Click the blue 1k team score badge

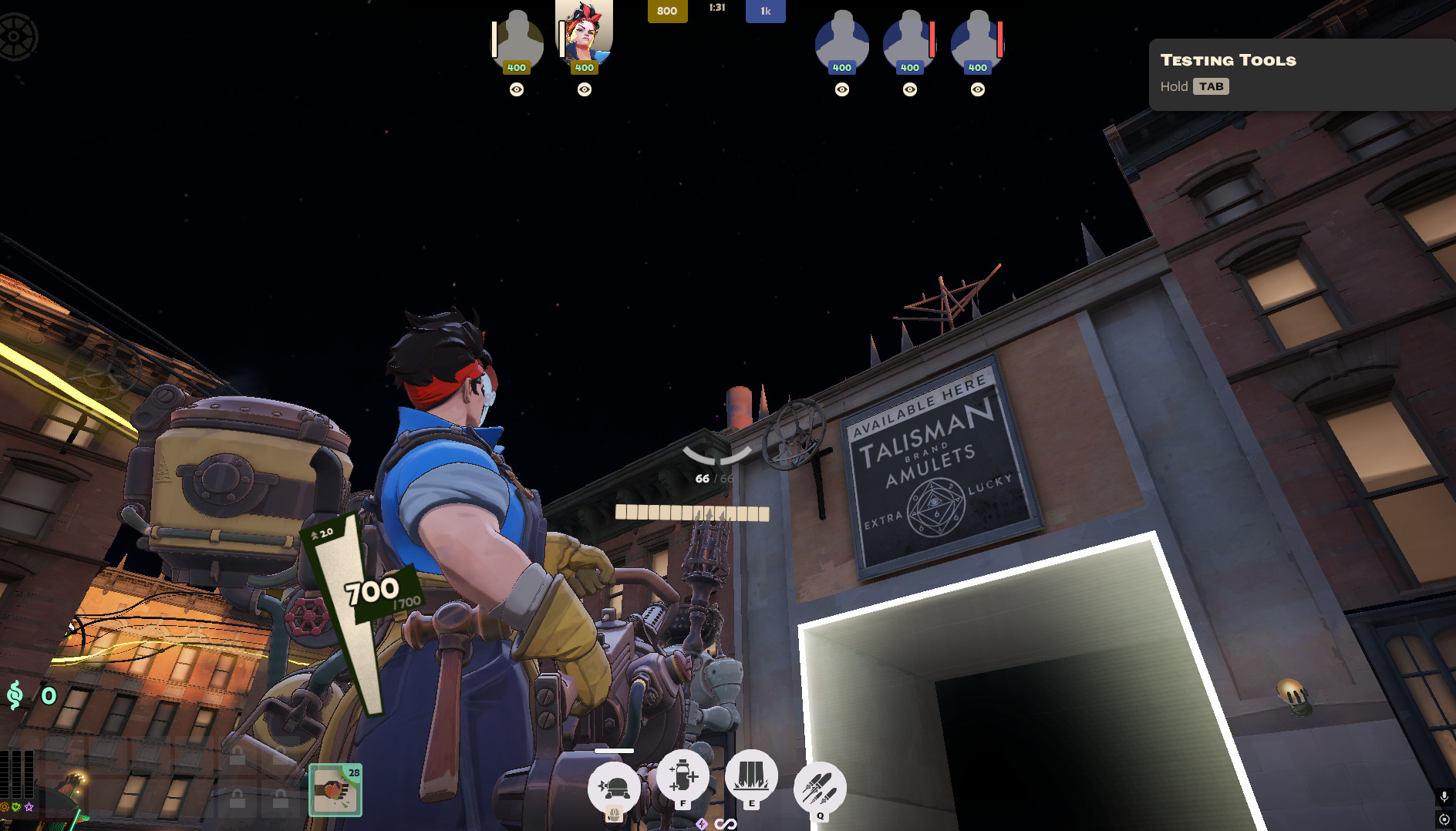click(765, 11)
